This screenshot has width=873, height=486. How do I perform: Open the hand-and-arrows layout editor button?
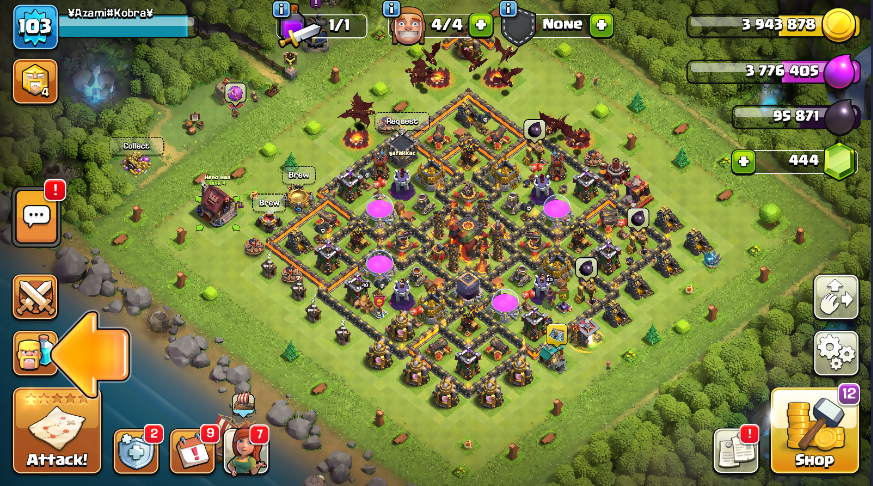tap(835, 297)
